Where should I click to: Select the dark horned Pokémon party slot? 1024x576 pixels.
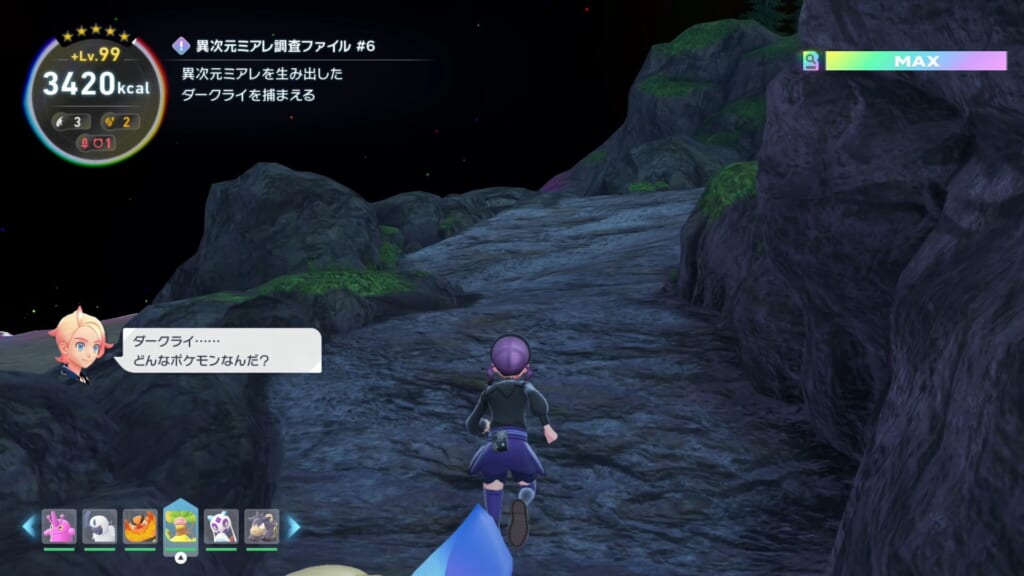pyautogui.click(x=262, y=526)
